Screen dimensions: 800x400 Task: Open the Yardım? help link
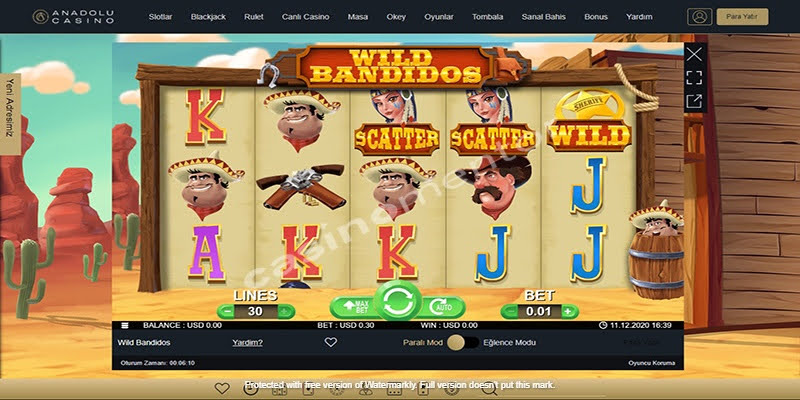tap(247, 343)
